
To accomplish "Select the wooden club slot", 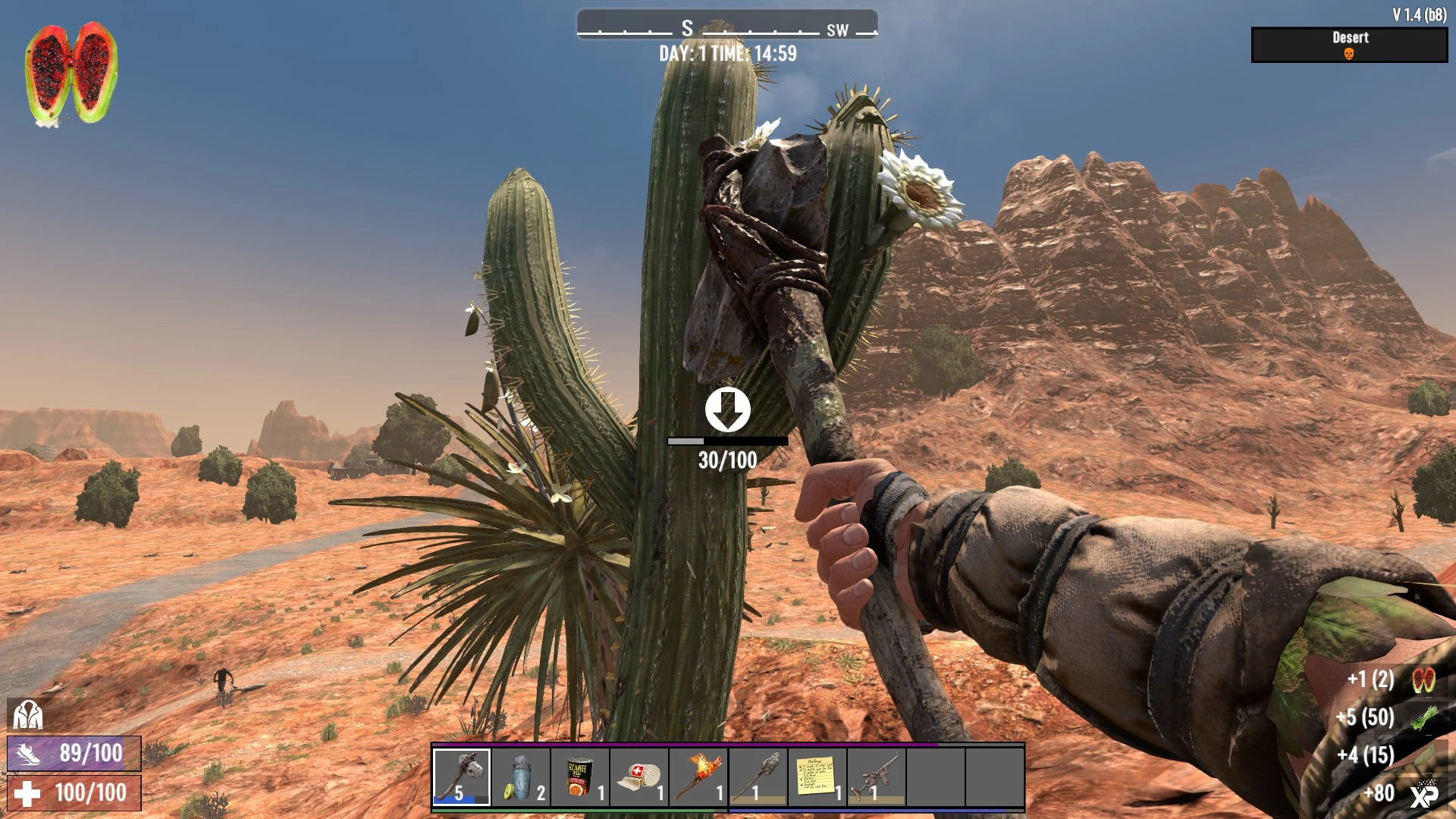I will [758, 777].
